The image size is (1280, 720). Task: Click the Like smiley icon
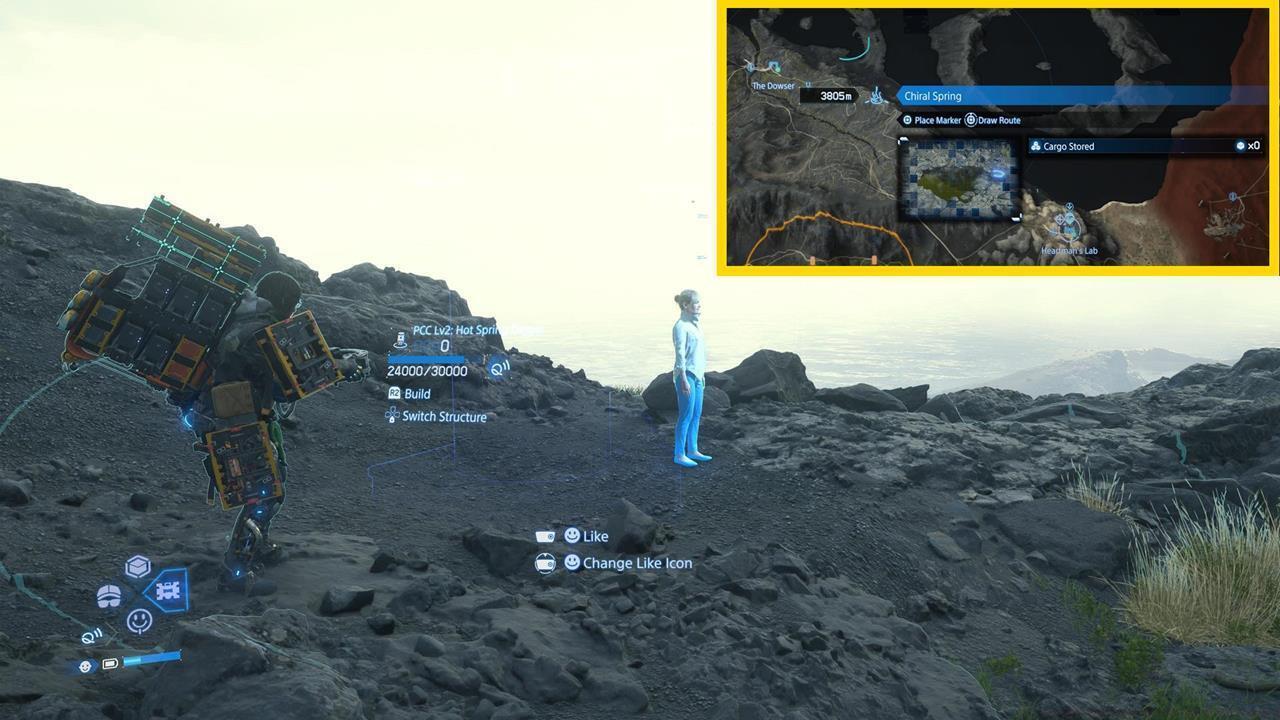tap(571, 536)
